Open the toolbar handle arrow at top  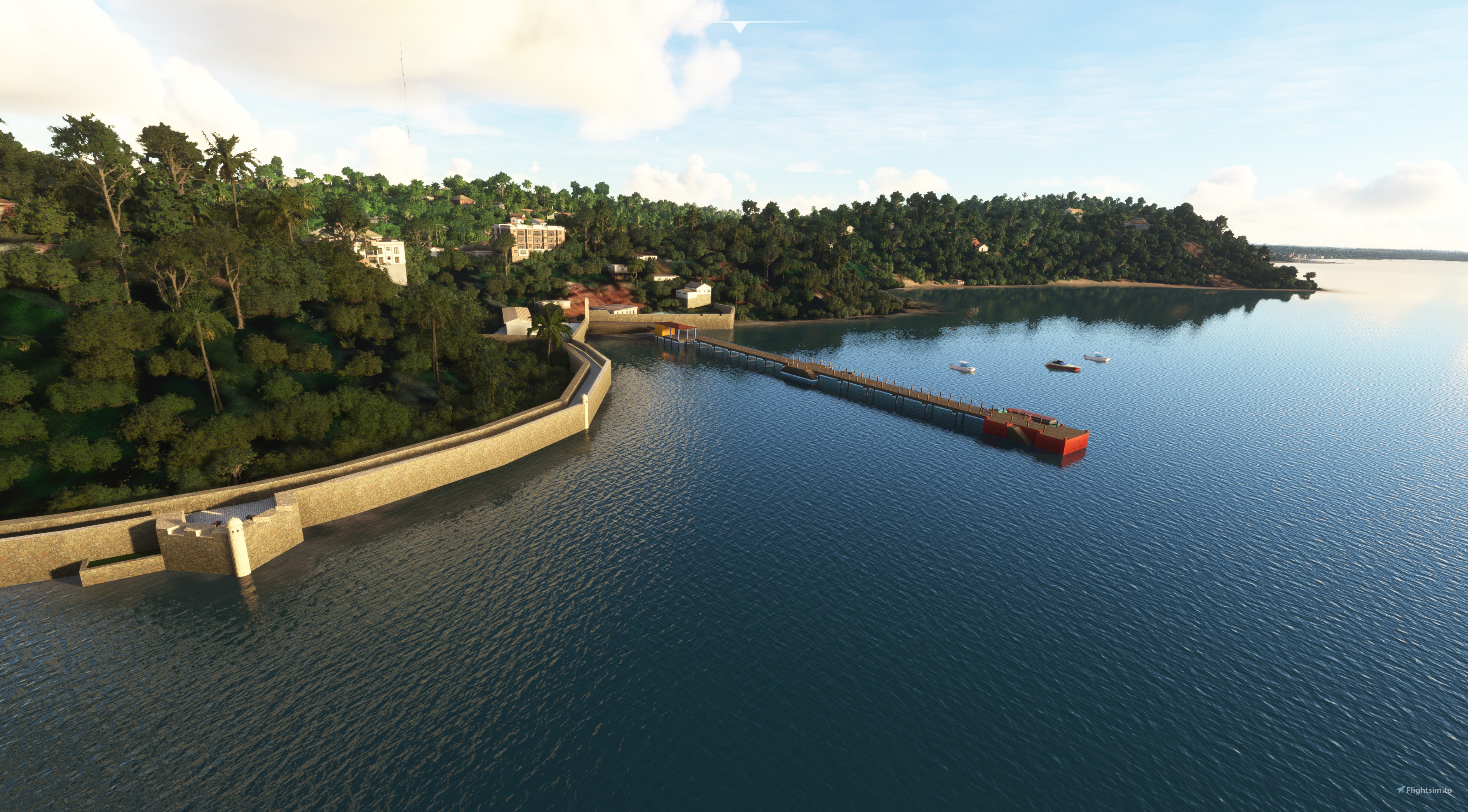(x=739, y=27)
